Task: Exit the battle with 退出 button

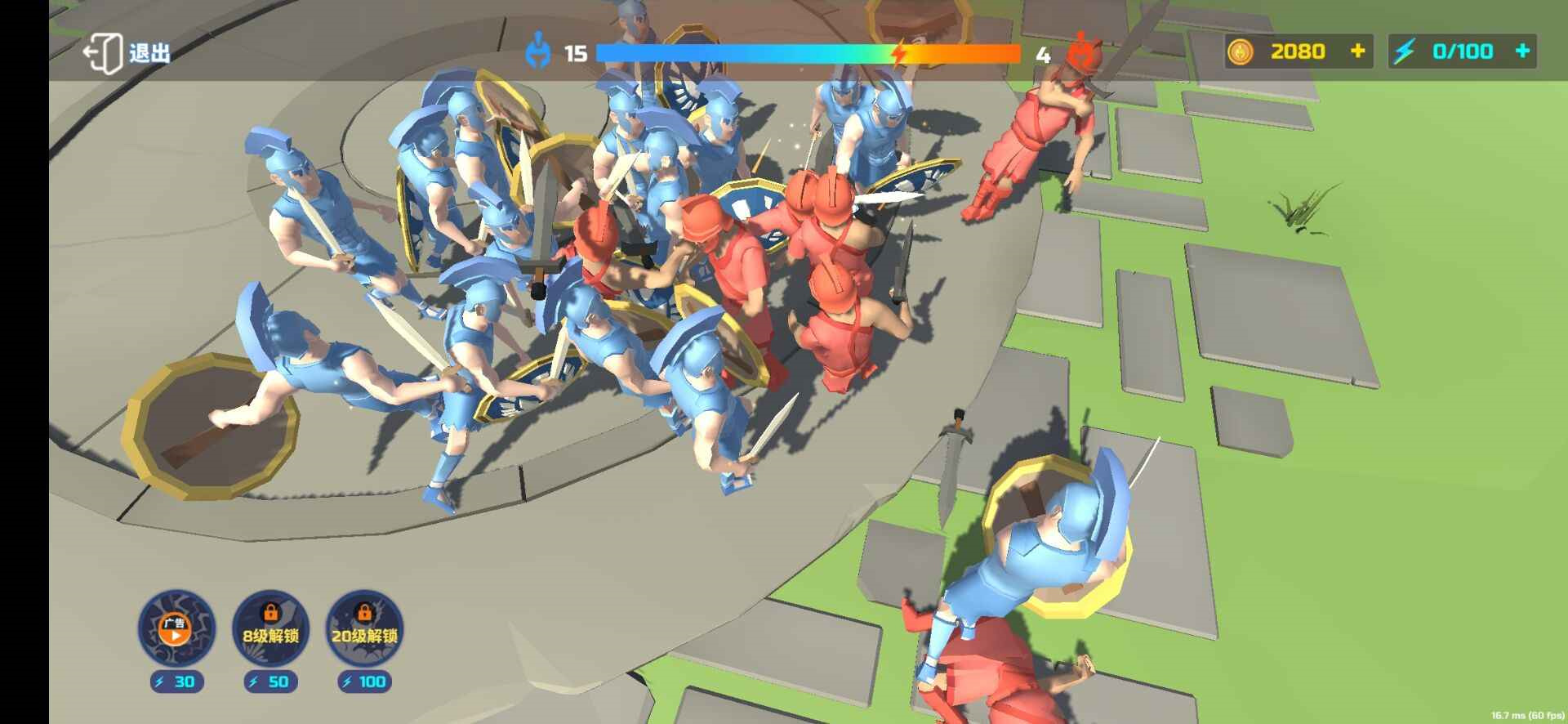Action: click(127, 53)
